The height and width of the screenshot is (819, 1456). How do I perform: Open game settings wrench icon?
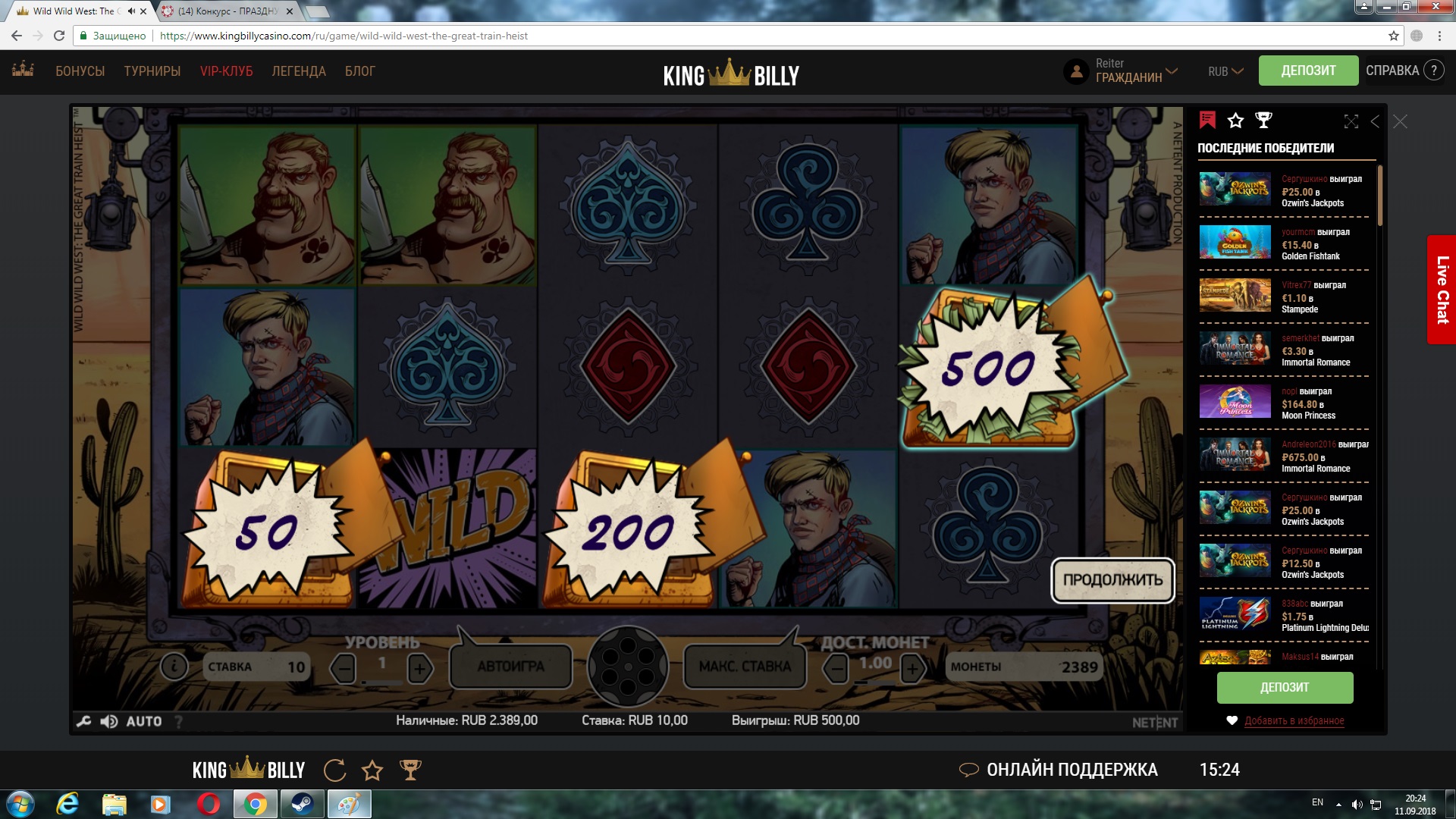pos(84,721)
